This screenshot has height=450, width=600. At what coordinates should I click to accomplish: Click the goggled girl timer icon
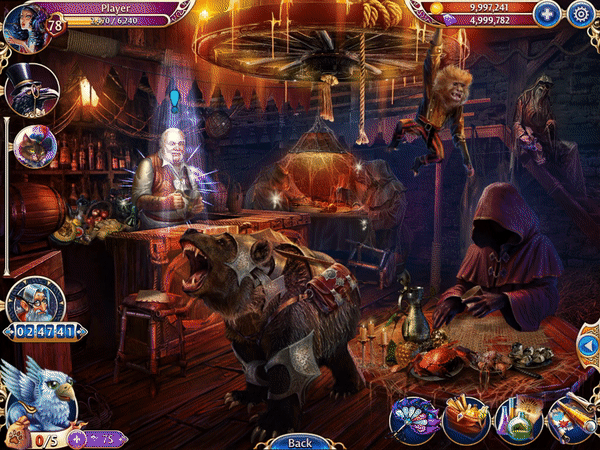pyautogui.click(x=35, y=300)
